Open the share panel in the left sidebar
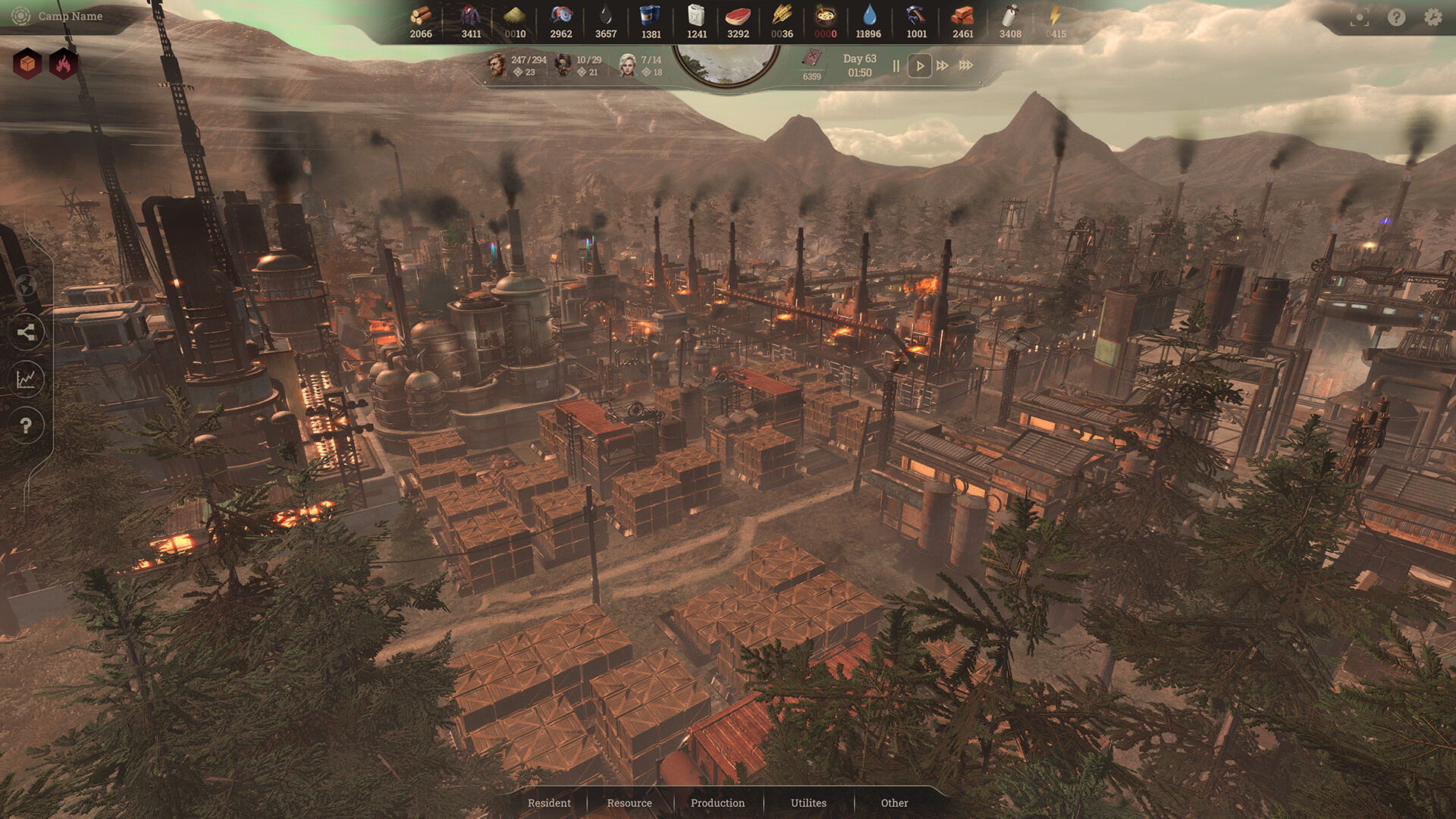 coord(27,331)
